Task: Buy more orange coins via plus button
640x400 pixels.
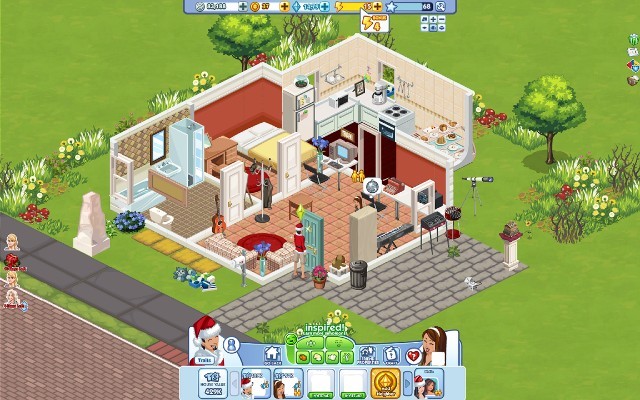Action: coord(283,6)
